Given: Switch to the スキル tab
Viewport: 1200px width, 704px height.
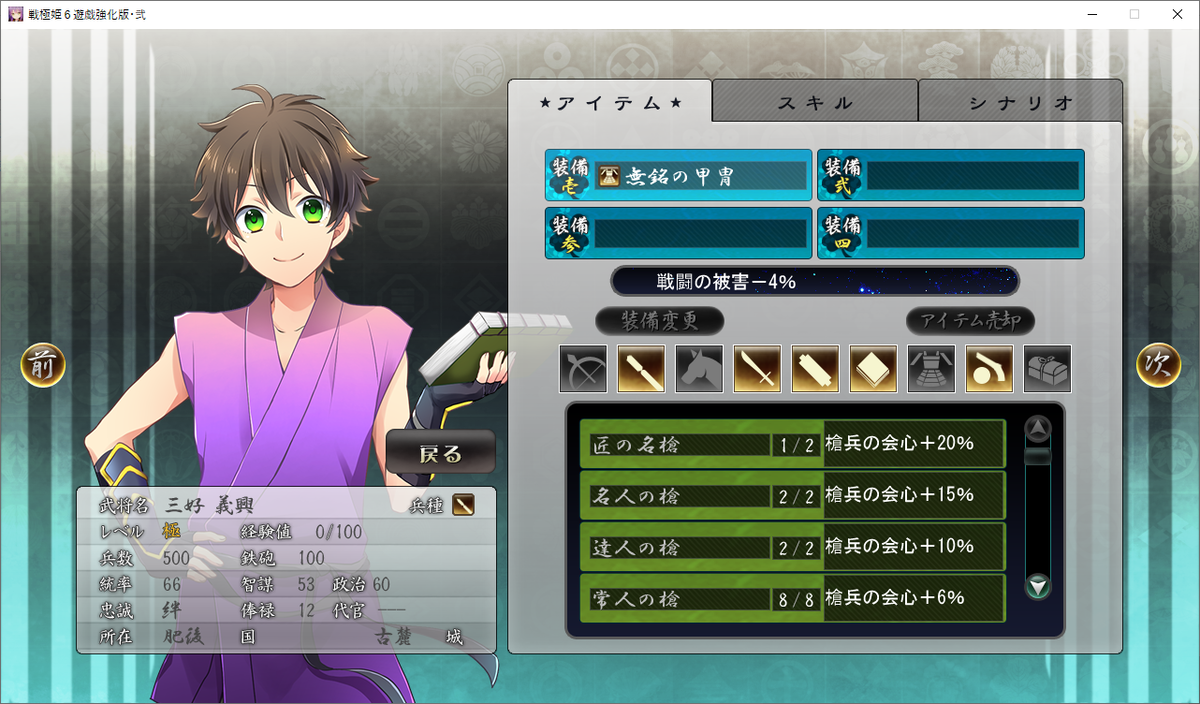Looking at the screenshot, I should click(x=815, y=102).
